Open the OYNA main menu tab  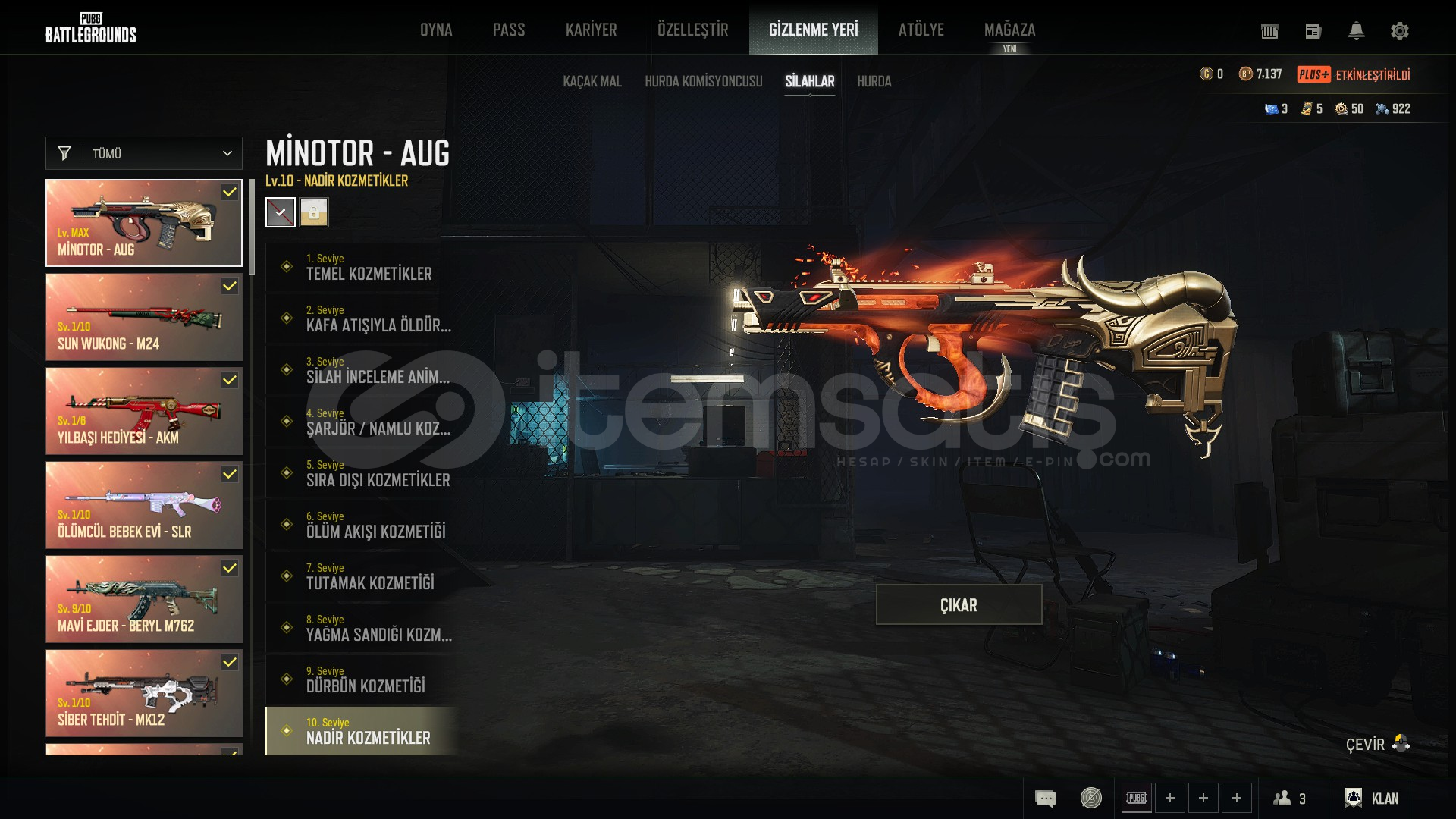(436, 30)
